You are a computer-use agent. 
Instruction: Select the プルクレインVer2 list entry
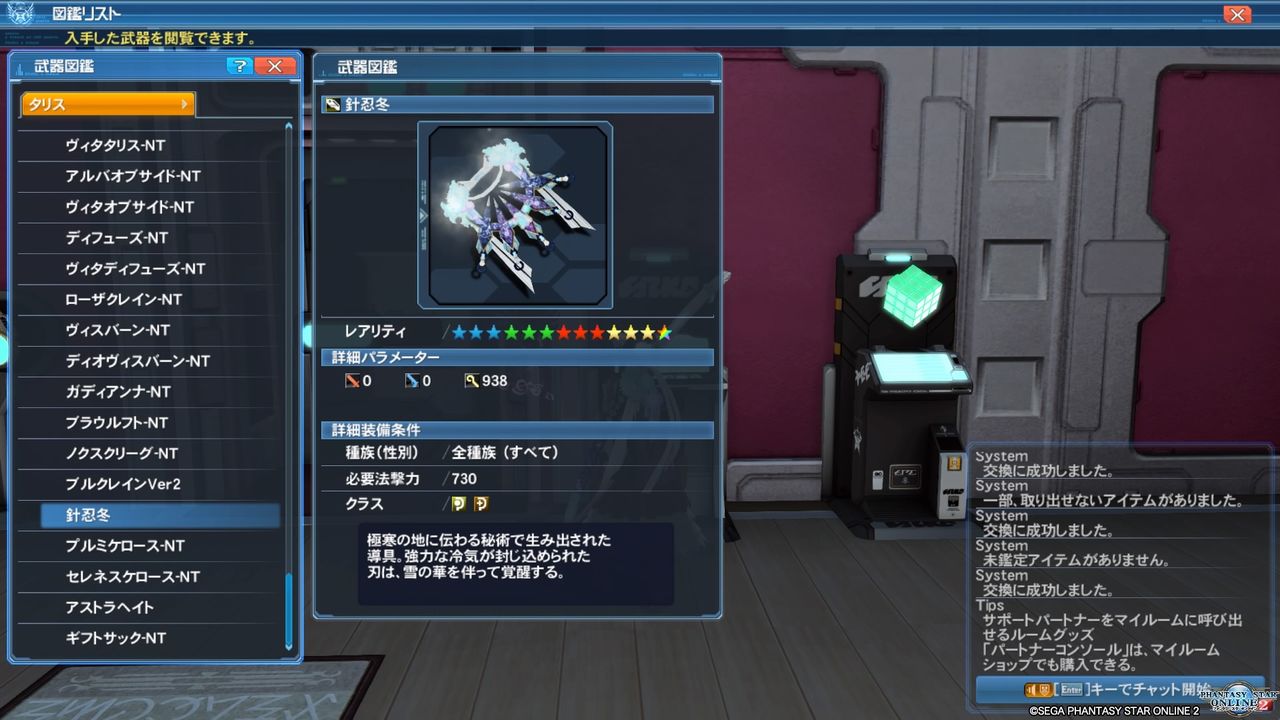[150, 483]
